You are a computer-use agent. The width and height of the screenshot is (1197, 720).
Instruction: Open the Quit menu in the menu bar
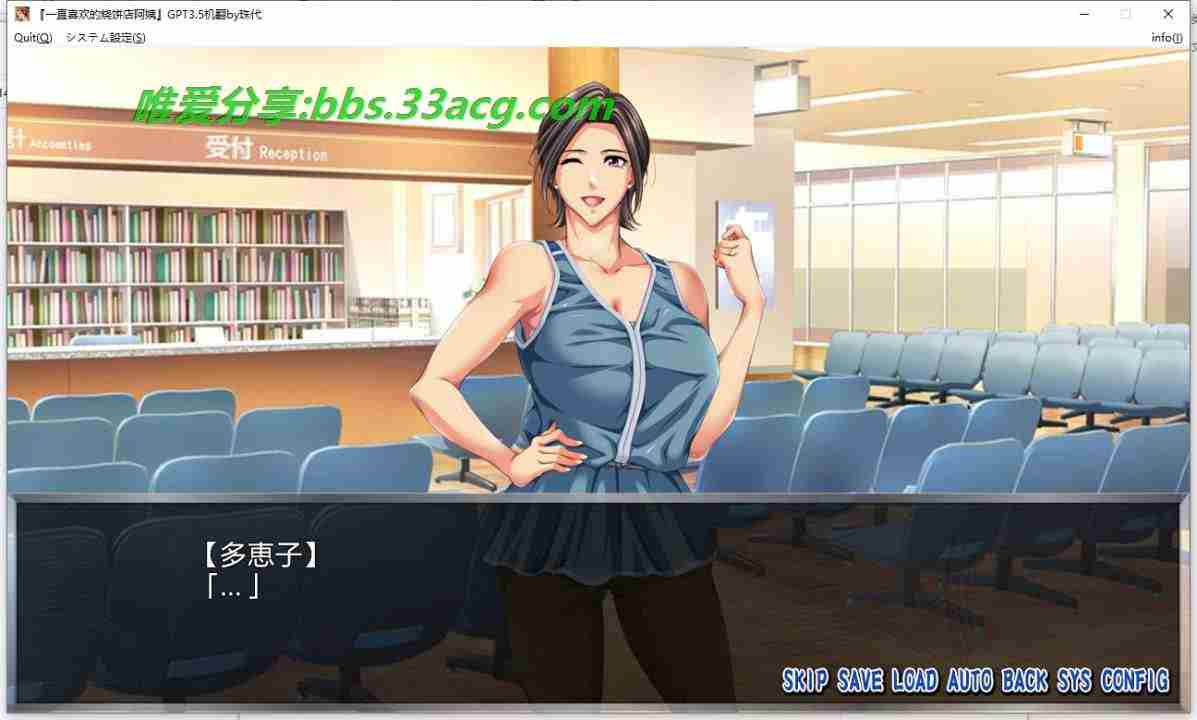coord(32,37)
